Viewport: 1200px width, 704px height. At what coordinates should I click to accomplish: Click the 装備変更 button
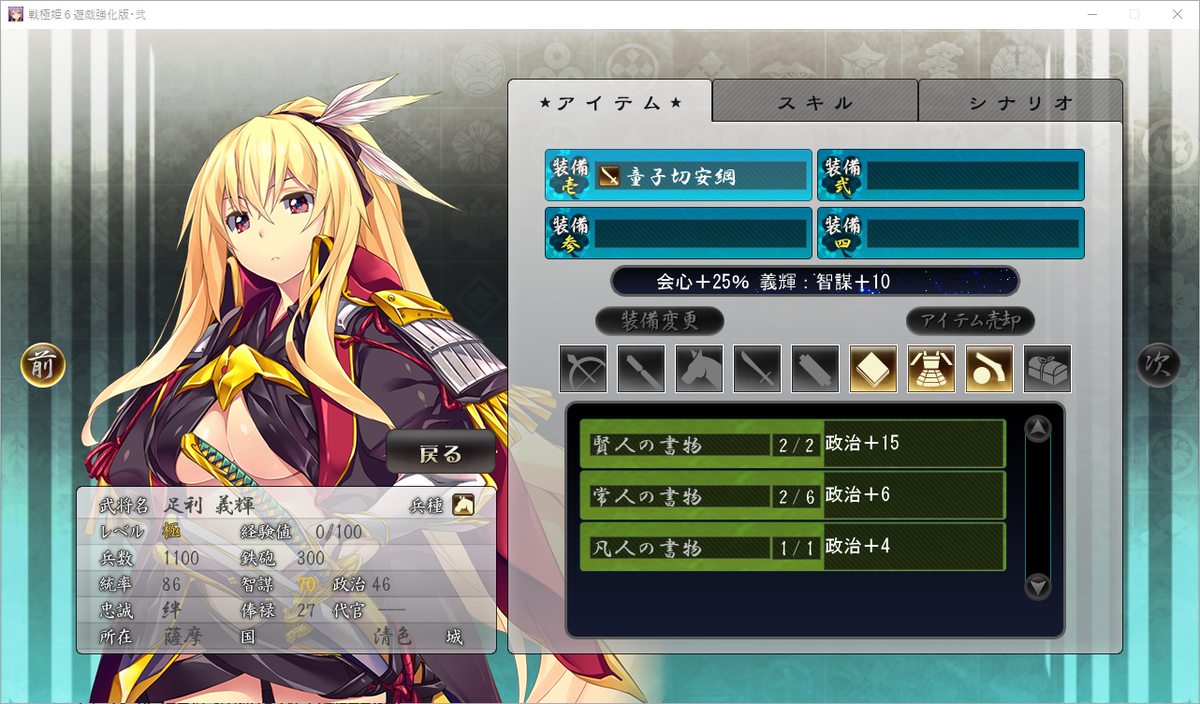click(x=659, y=321)
